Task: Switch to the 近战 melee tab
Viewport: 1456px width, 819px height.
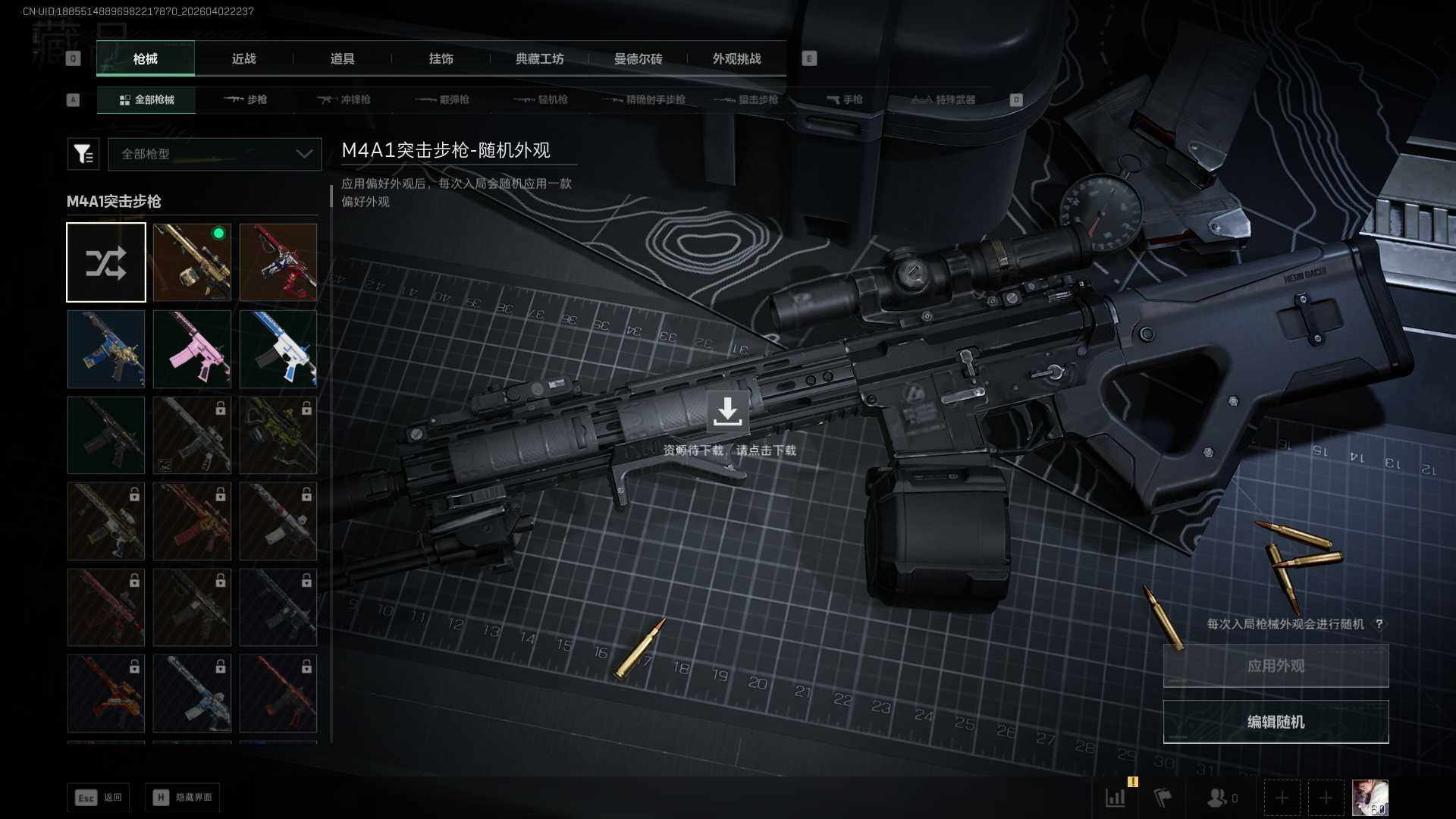Action: click(x=243, y=59)
